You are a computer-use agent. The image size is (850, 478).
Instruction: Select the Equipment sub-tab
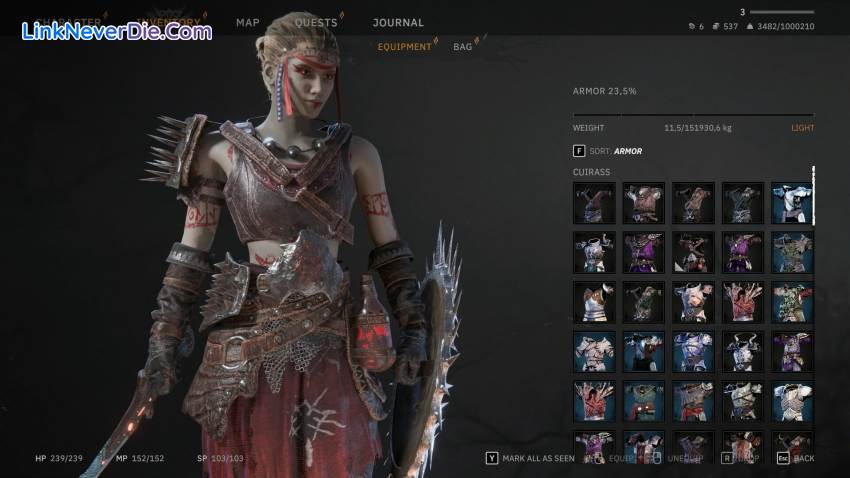pyautogui.click(x=404, y=46)
